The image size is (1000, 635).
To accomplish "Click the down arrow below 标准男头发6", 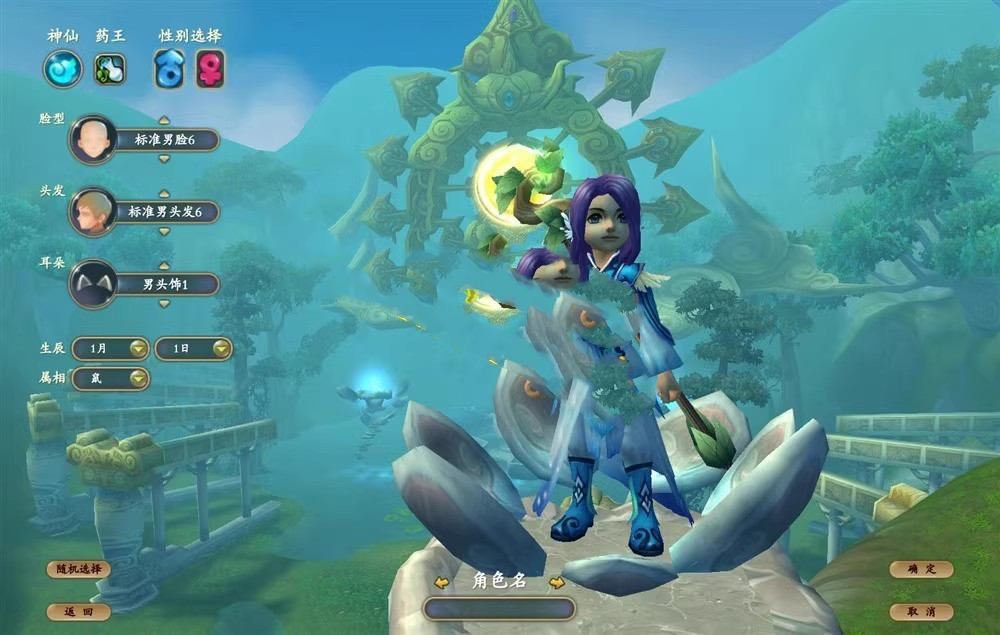I will coord(164,231).
